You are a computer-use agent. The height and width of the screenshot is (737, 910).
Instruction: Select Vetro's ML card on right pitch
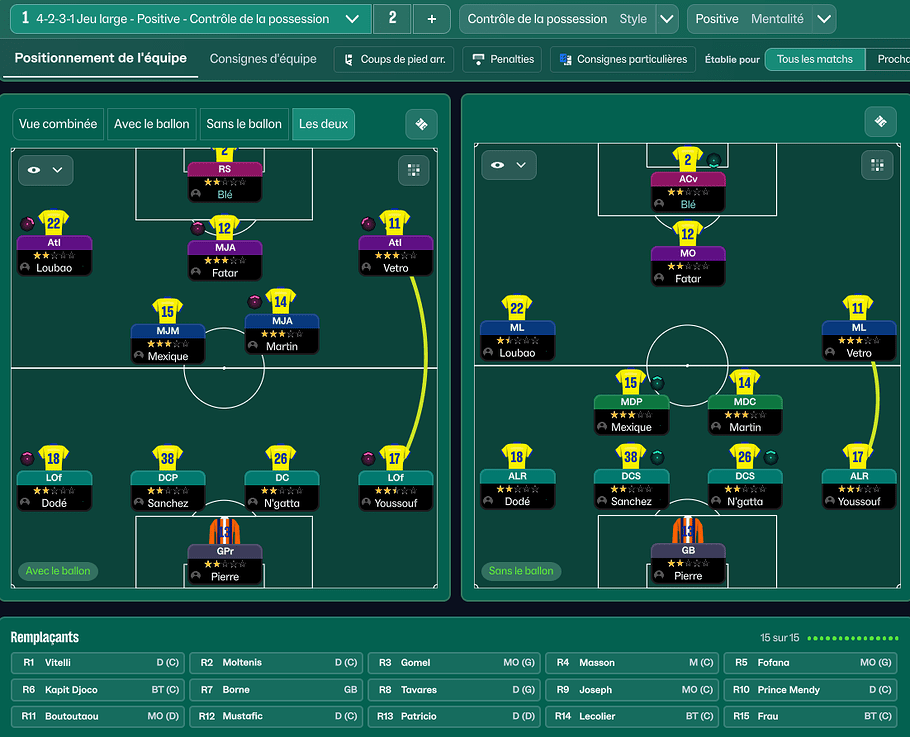859,339
